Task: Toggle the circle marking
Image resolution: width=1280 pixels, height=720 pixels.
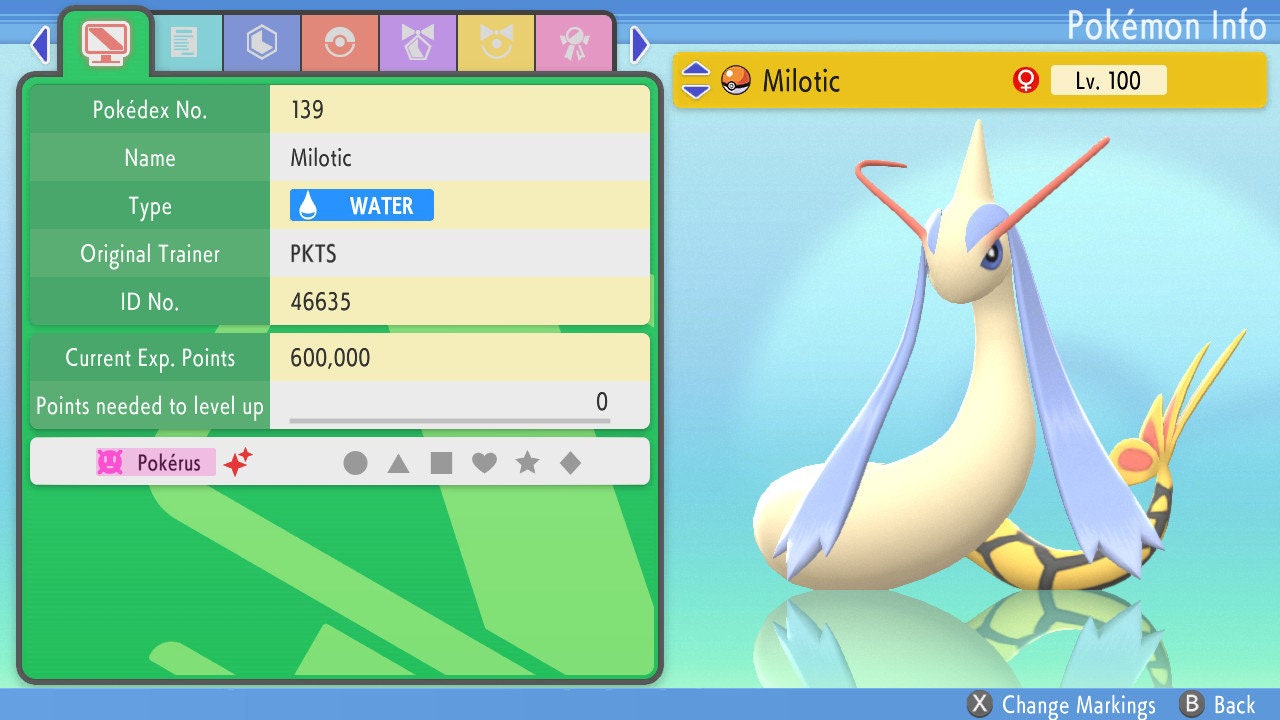Action: click(x=355, y=463)
